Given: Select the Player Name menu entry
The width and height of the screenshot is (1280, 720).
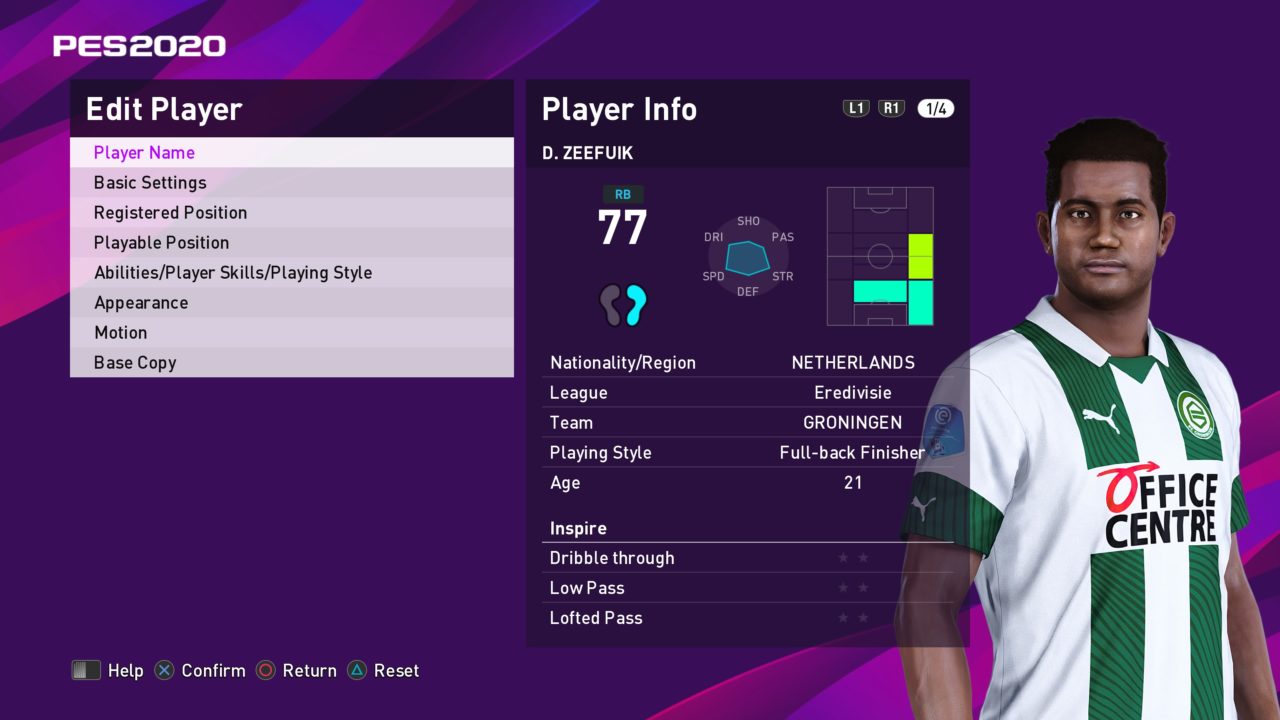Looking at the screenshot, I should 144,153.
